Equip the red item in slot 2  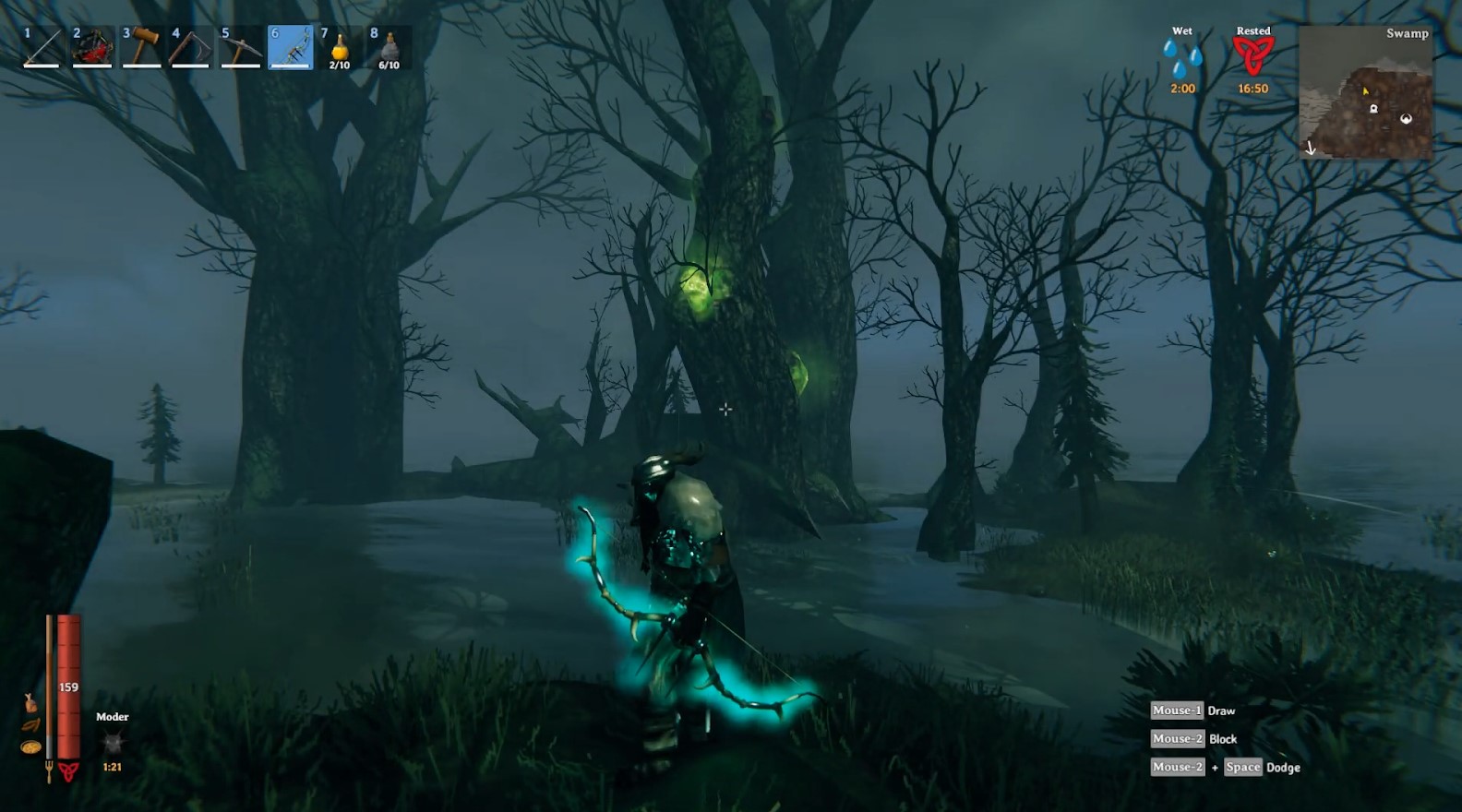[x=91, y=47]
